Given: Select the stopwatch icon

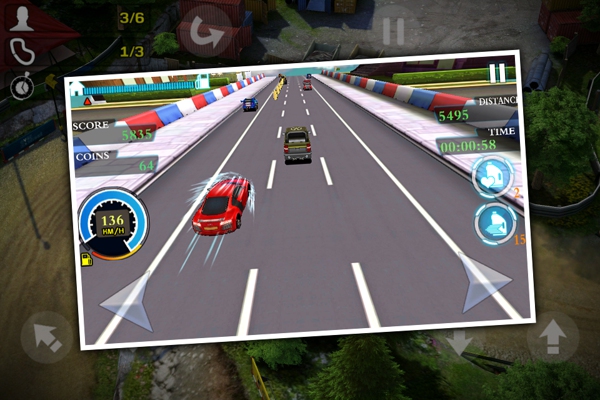Looking at the screenshot, I should pyautogui.click(x=20, y=87).
